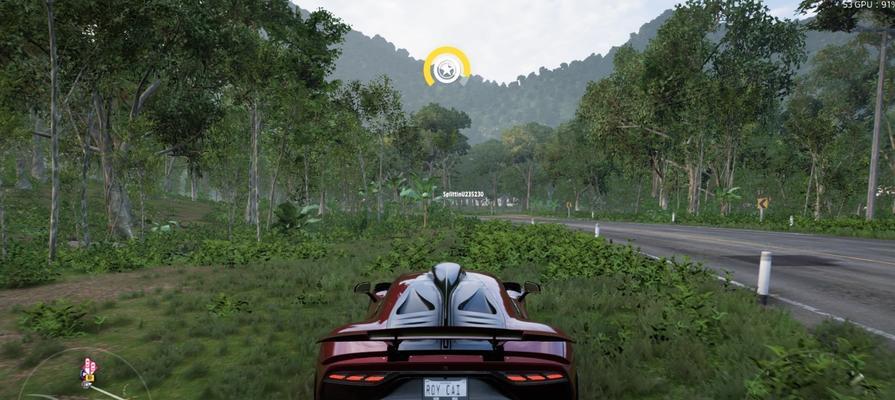Click the yellow-ringed star waypoint marker
The image size is (895, 400).
point(446,67)
